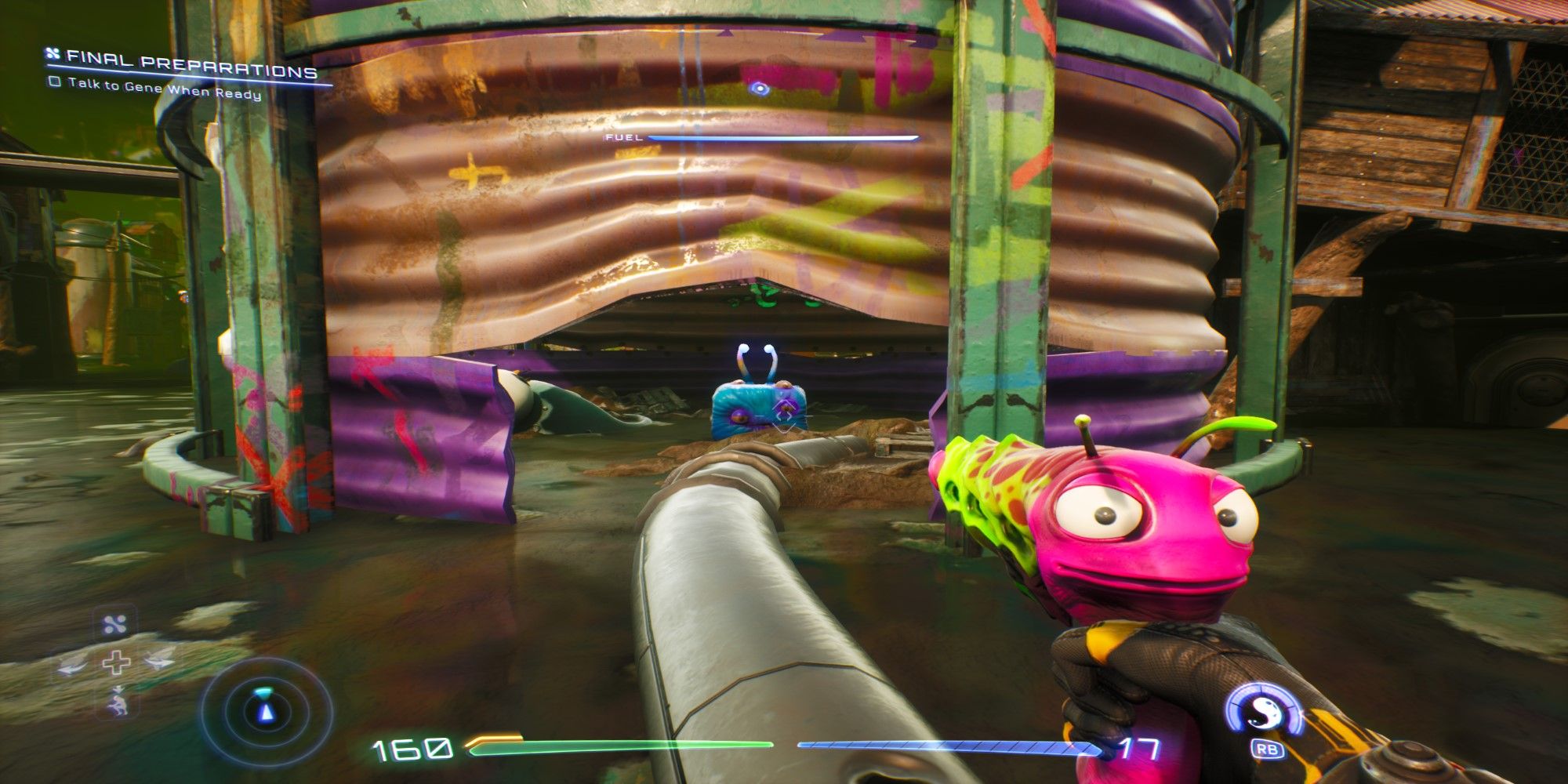Select the left weapon-swap arrow icon
1568x784 pixels.
click(x=71, y=666)
